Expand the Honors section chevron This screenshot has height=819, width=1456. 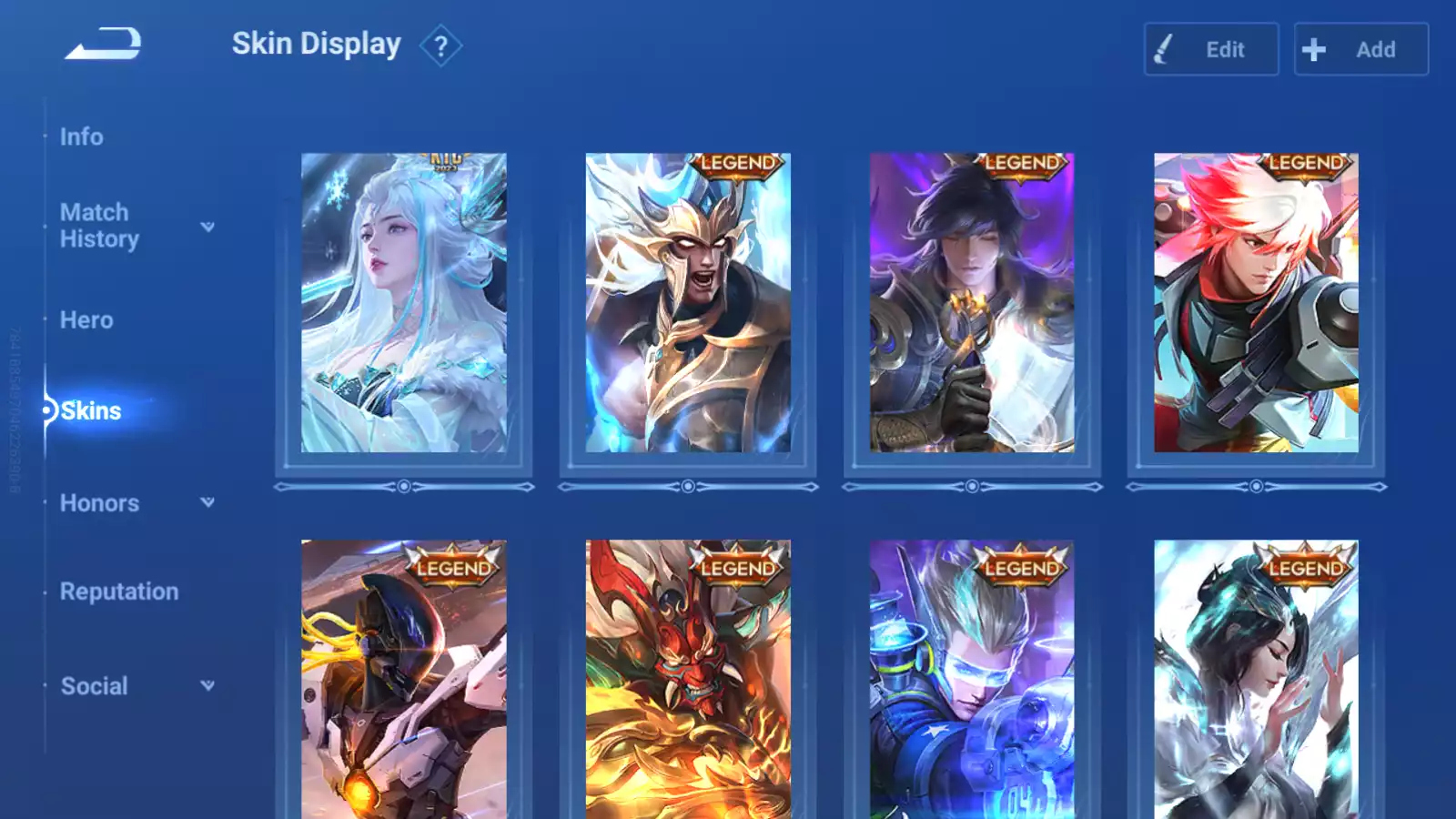click(208, 501)
